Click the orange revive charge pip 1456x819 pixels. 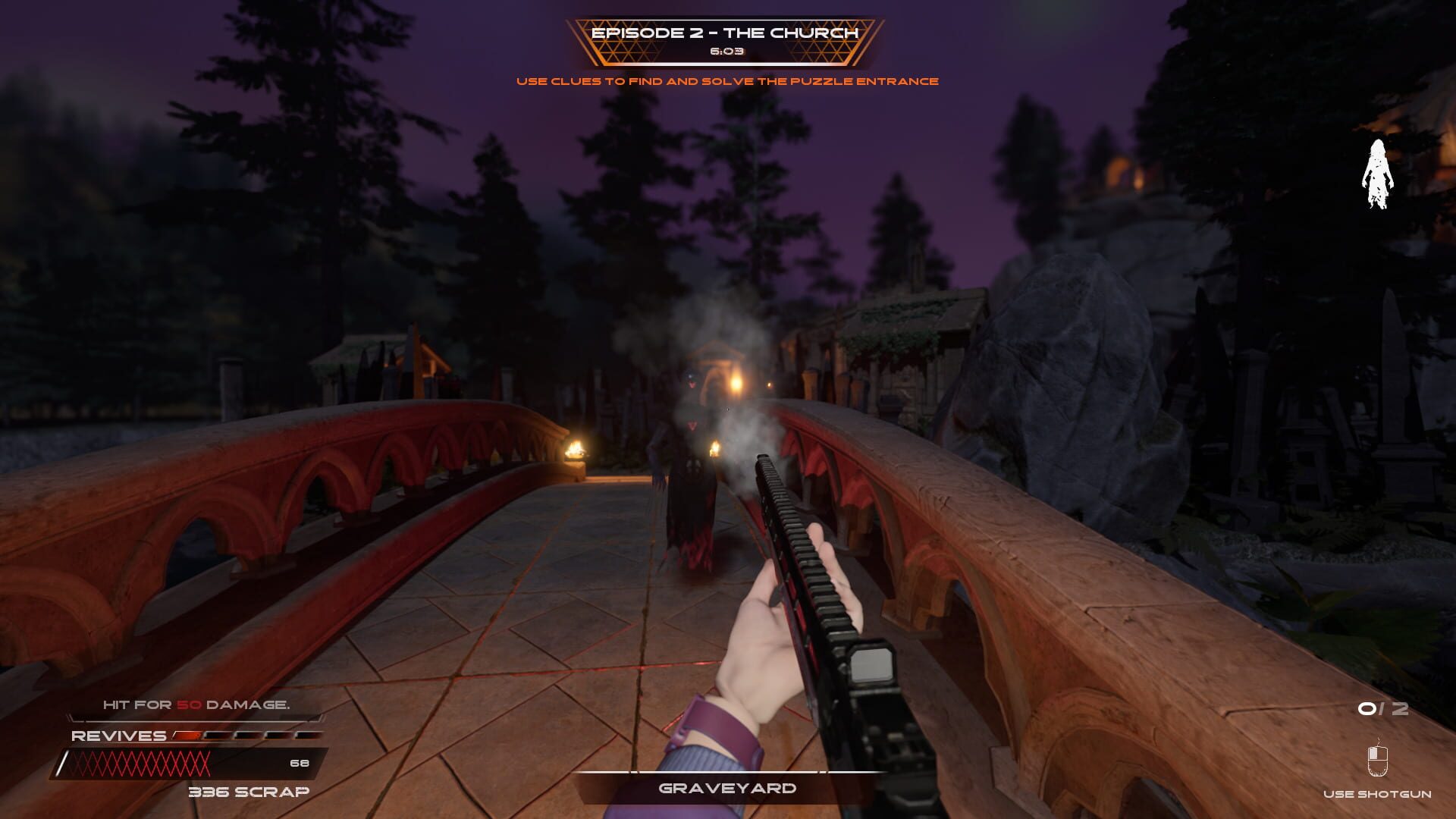click(x=187, y=735)
